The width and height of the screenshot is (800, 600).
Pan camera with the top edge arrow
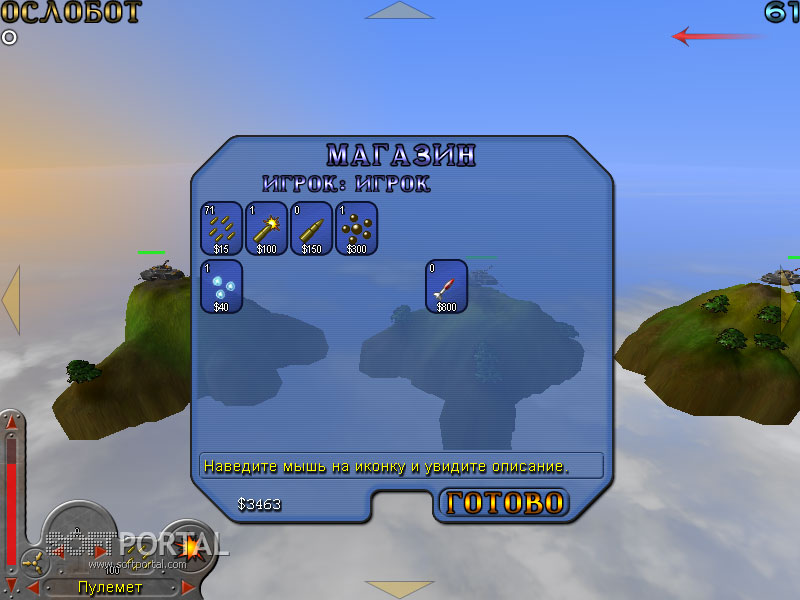point(399,10)
